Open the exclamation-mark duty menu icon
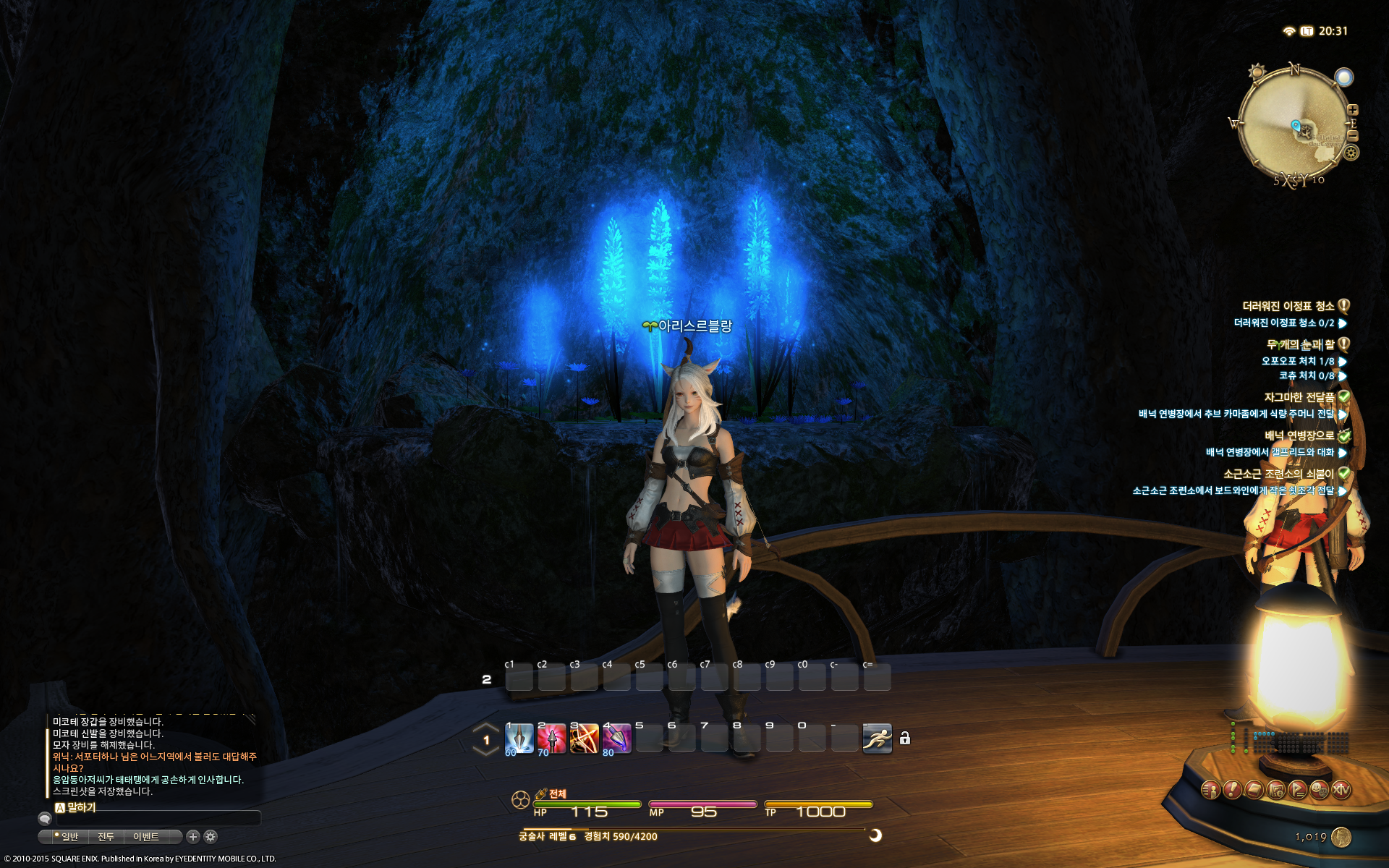1389x868 pixels. click(x=1233, y=790)
